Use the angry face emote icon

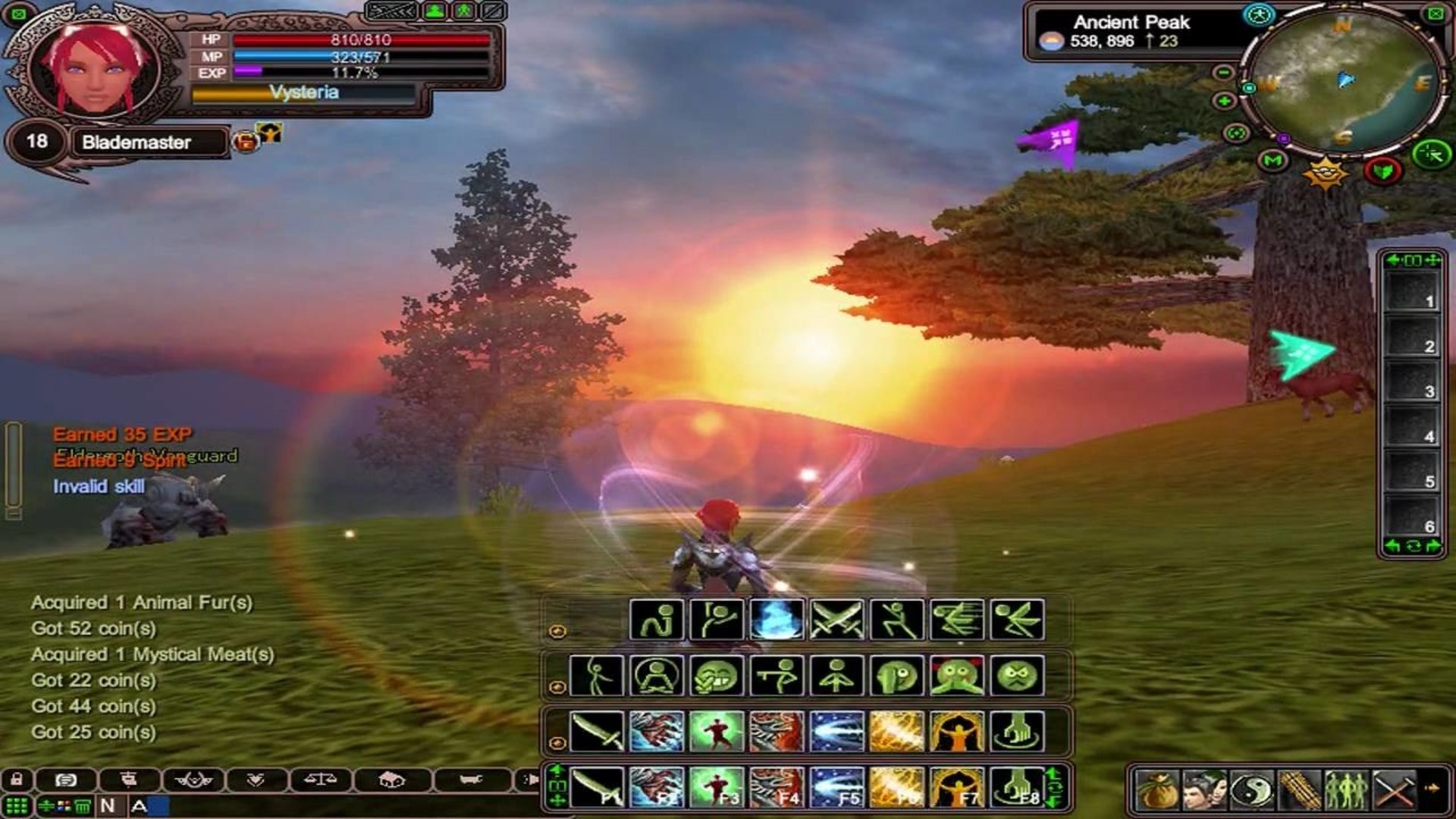click(x=1017, y=675)
